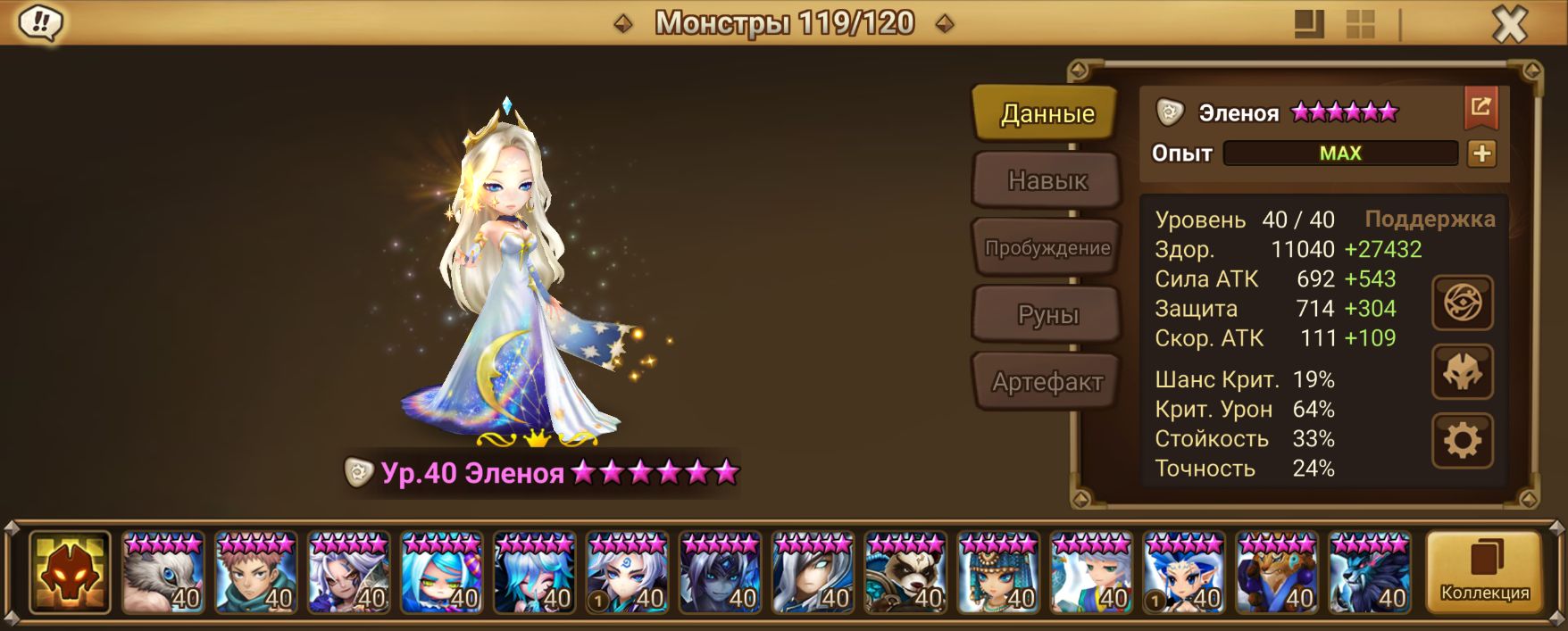The image size is (1568, 631).
Task: Click the red share ribbon icon
Action: click(x=1480, y=108)
